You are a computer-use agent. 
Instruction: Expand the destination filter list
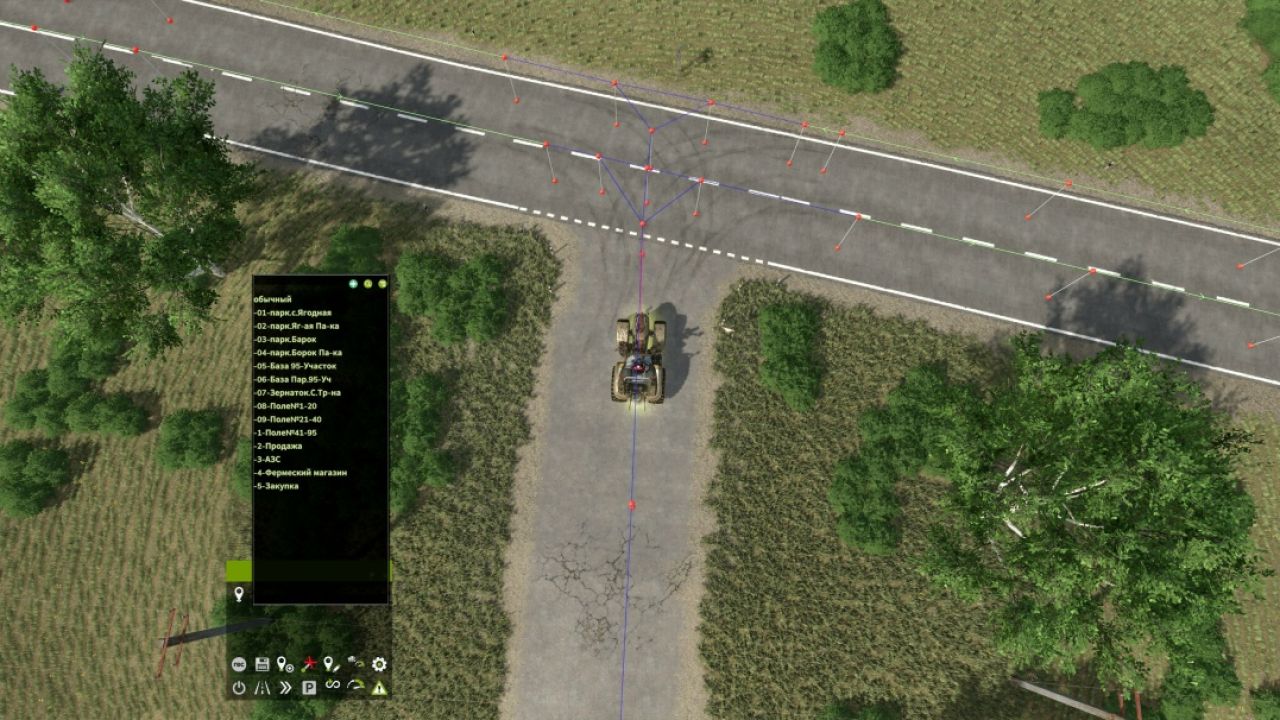pos(383,283)
